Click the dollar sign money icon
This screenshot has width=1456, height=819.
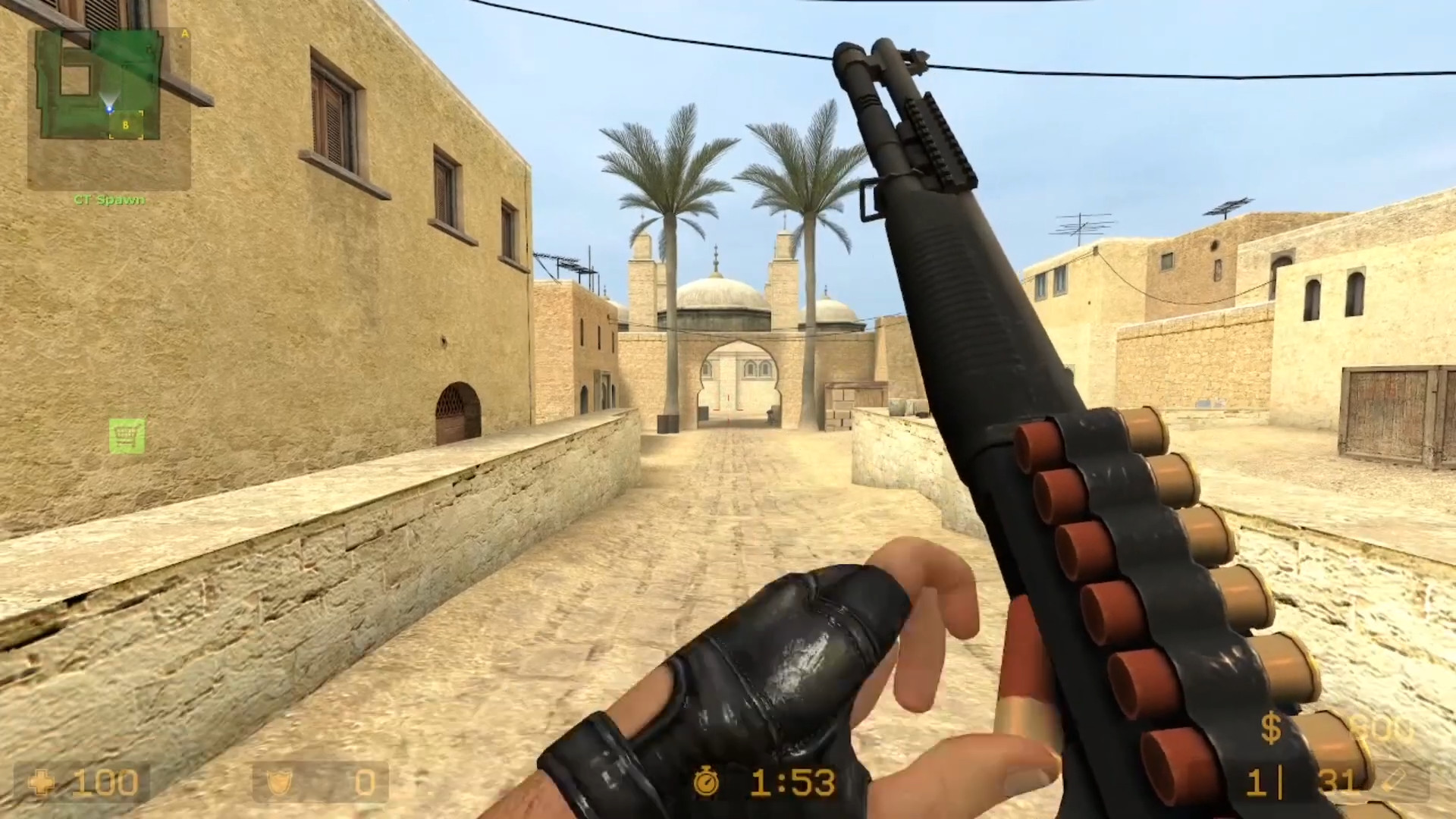[x=1271, y=728]
